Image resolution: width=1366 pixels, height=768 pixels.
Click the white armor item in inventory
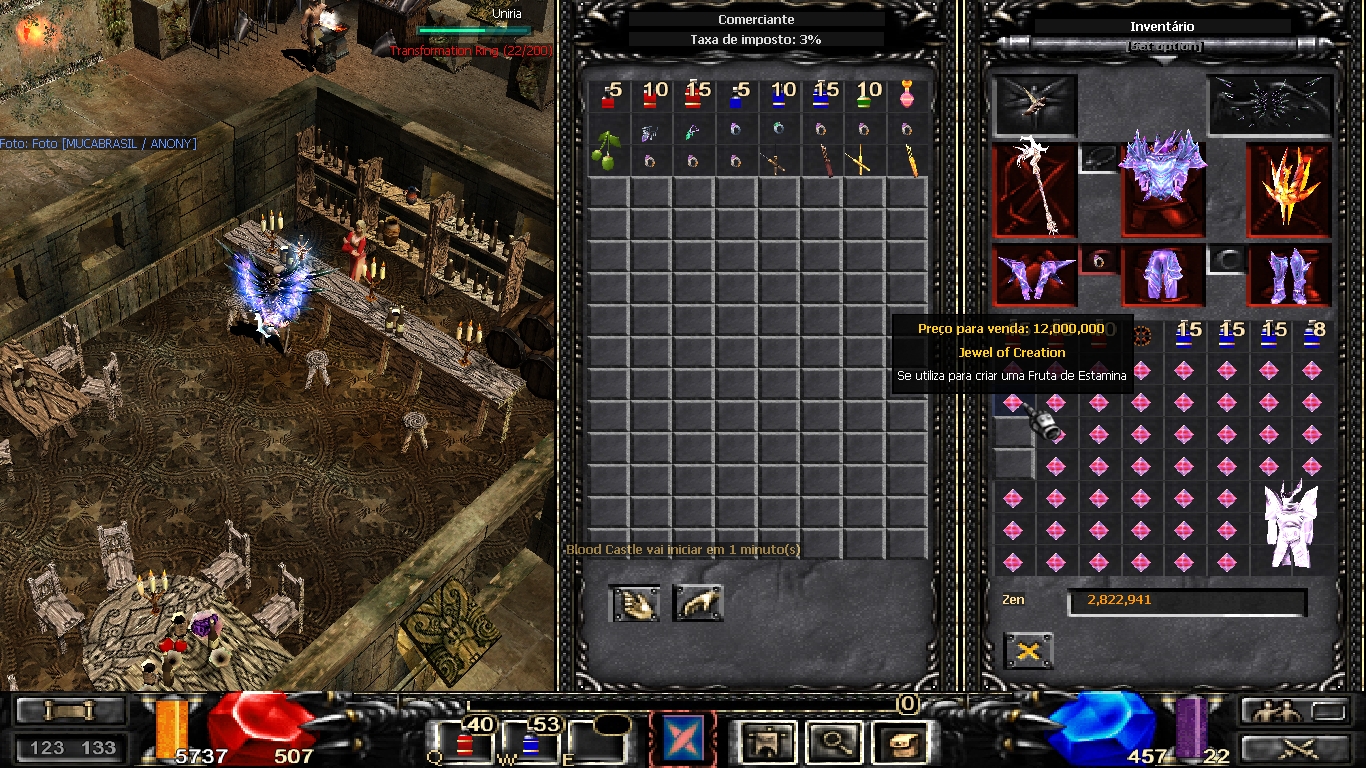click(x=1289, y=525)
